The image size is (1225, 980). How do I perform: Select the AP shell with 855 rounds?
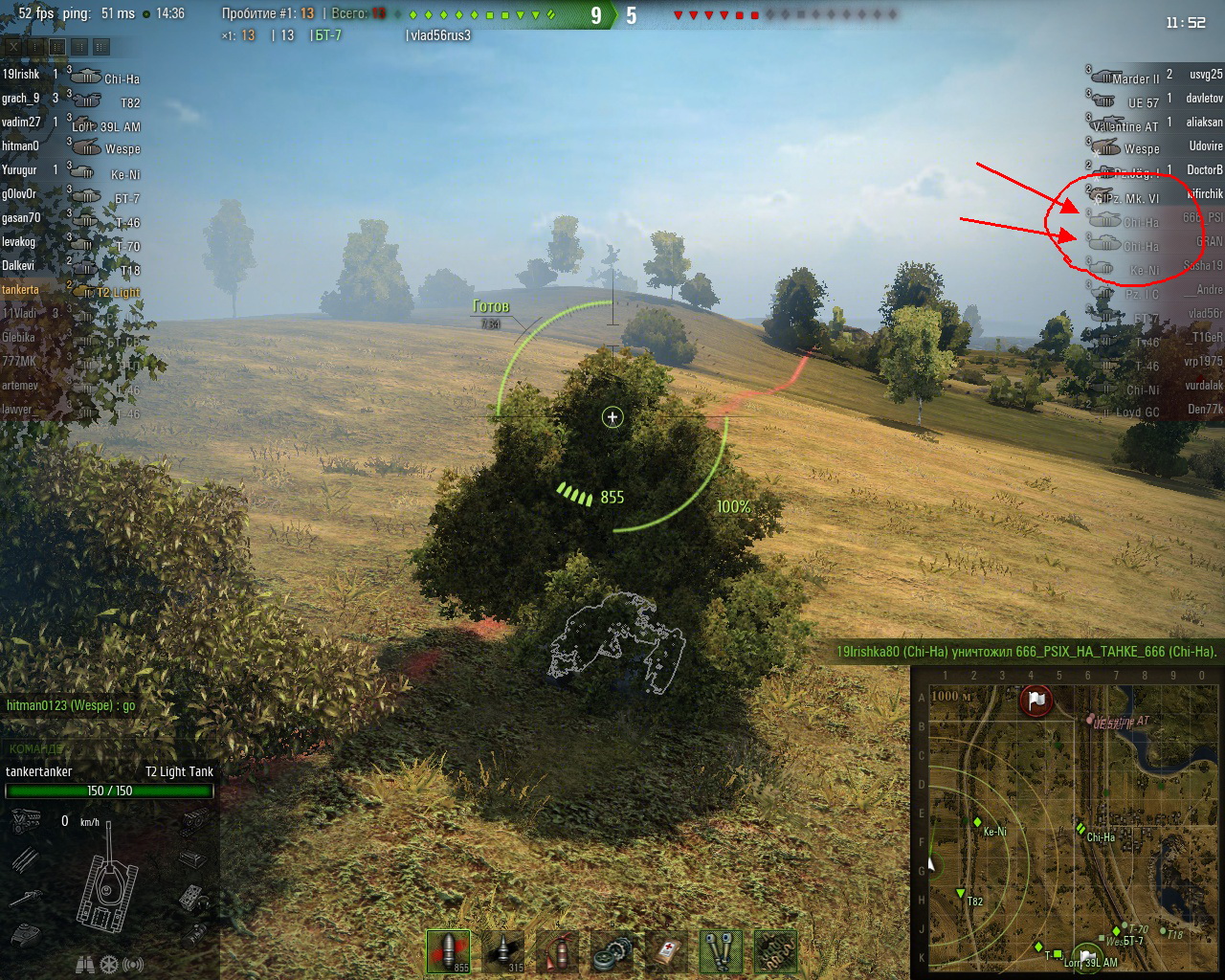pos(448,949)
